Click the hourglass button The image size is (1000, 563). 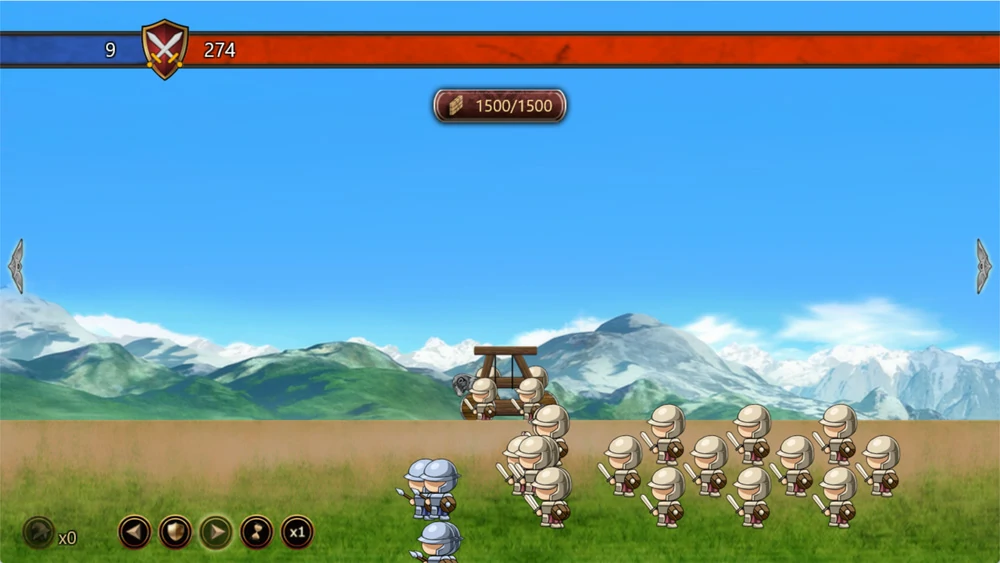[x=257, y=531]
